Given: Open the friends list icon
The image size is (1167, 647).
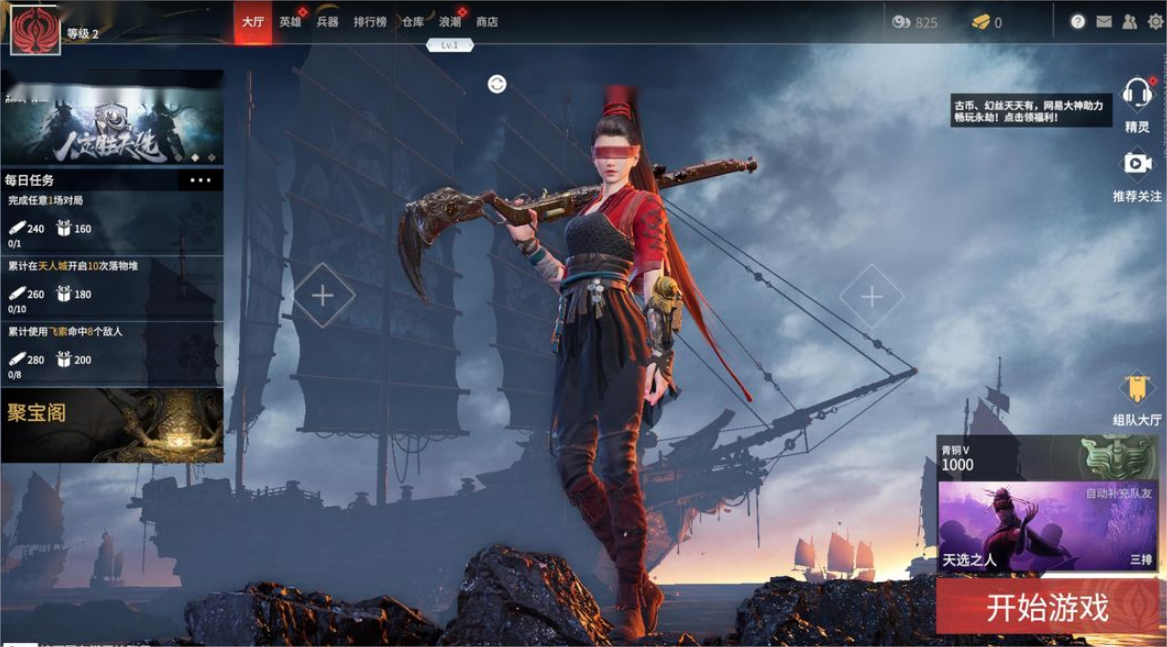Looking at the screenshot, I should pyautogui.click(x=1130, y=22).
